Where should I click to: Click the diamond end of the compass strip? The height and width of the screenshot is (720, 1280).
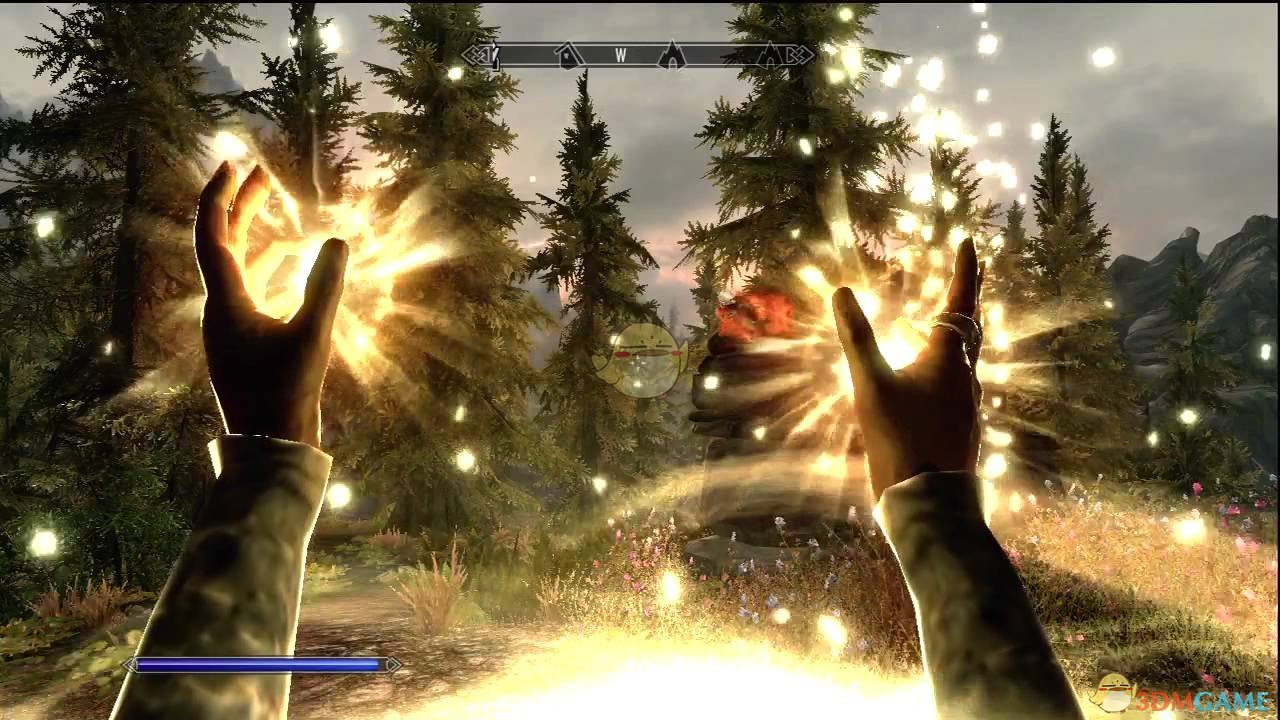pos(800,58)
